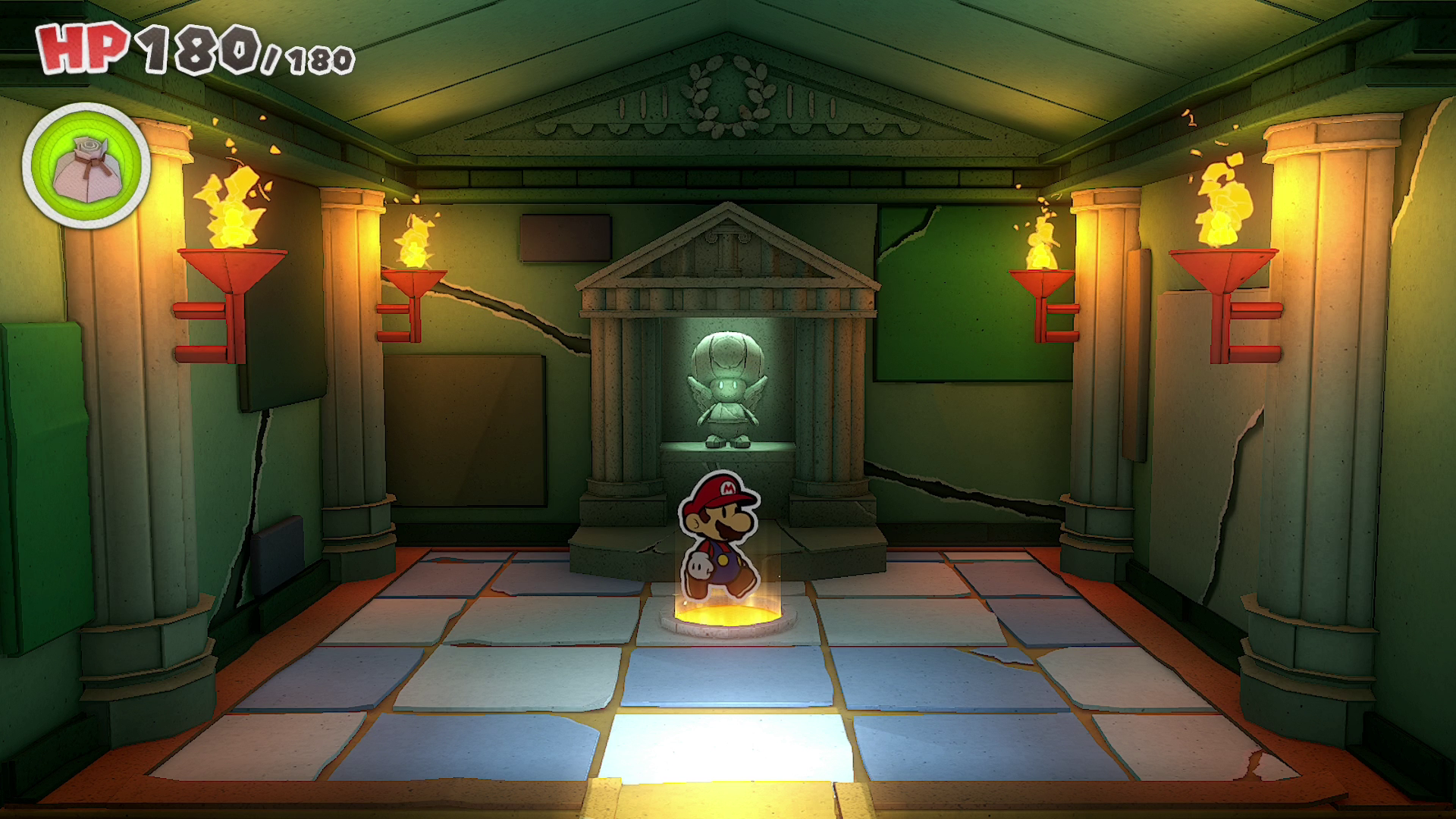Viewport: 1456px width, 819px height.
Task: Open the confetti bag icon
Action: (86, 166)
